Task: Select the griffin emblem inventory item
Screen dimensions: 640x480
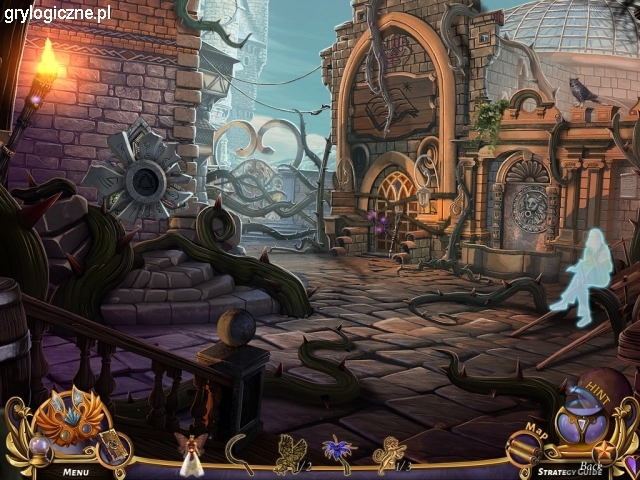Action: coord(289,451)
